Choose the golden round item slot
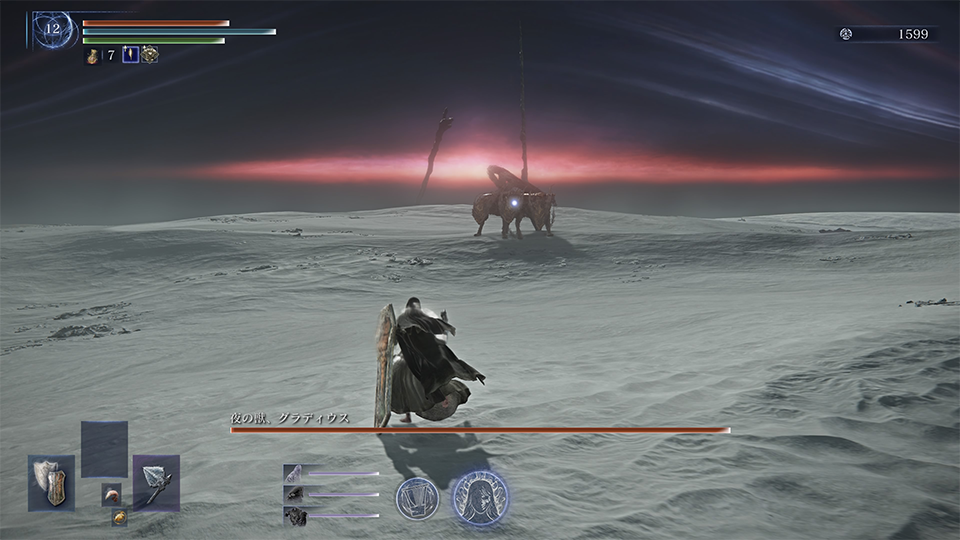960x540 pixels. [x=119, y=517]
